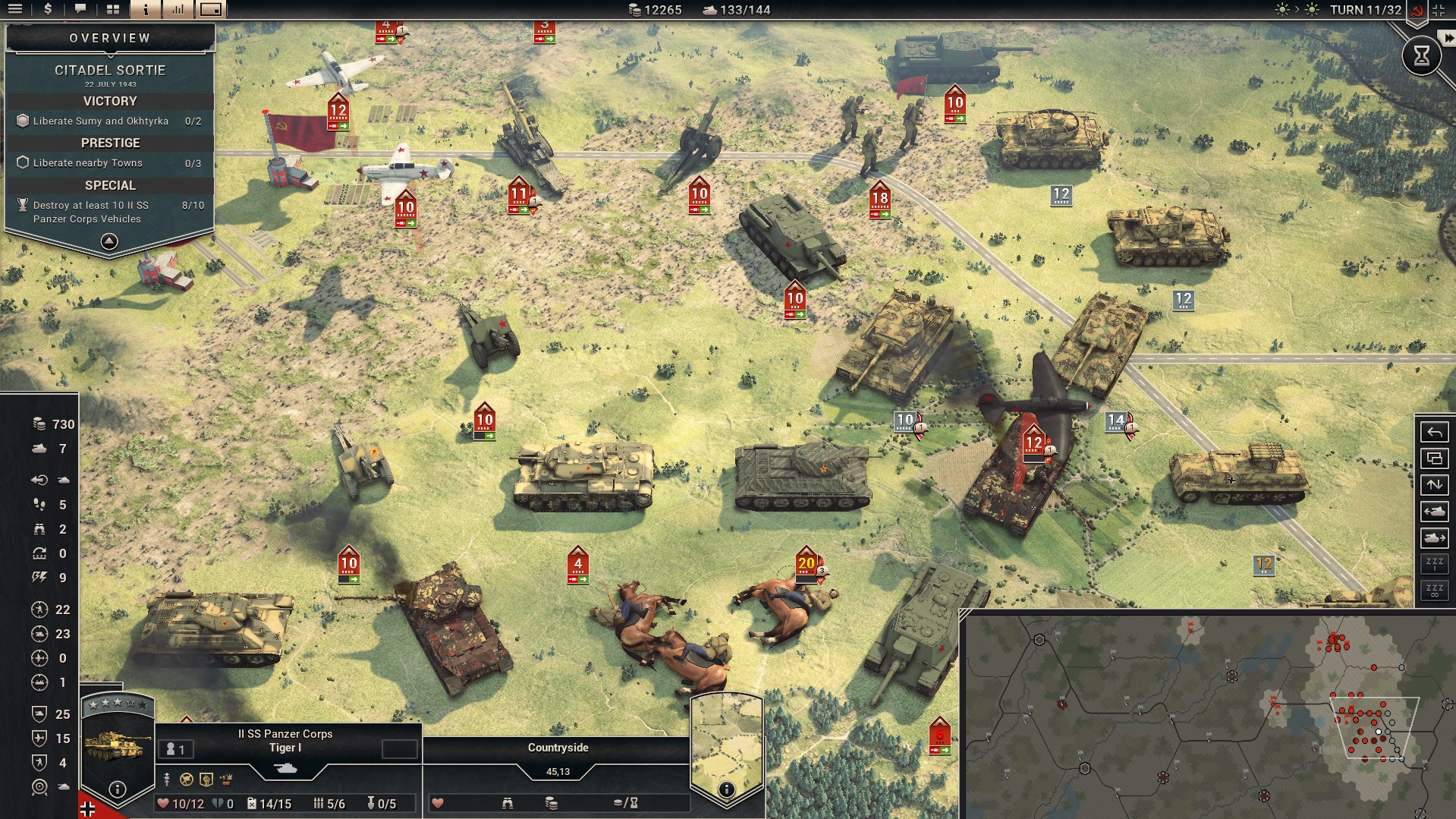Open the hamburger main menu
Viewport: 1456px width, 819px height.
click(15, 9)
